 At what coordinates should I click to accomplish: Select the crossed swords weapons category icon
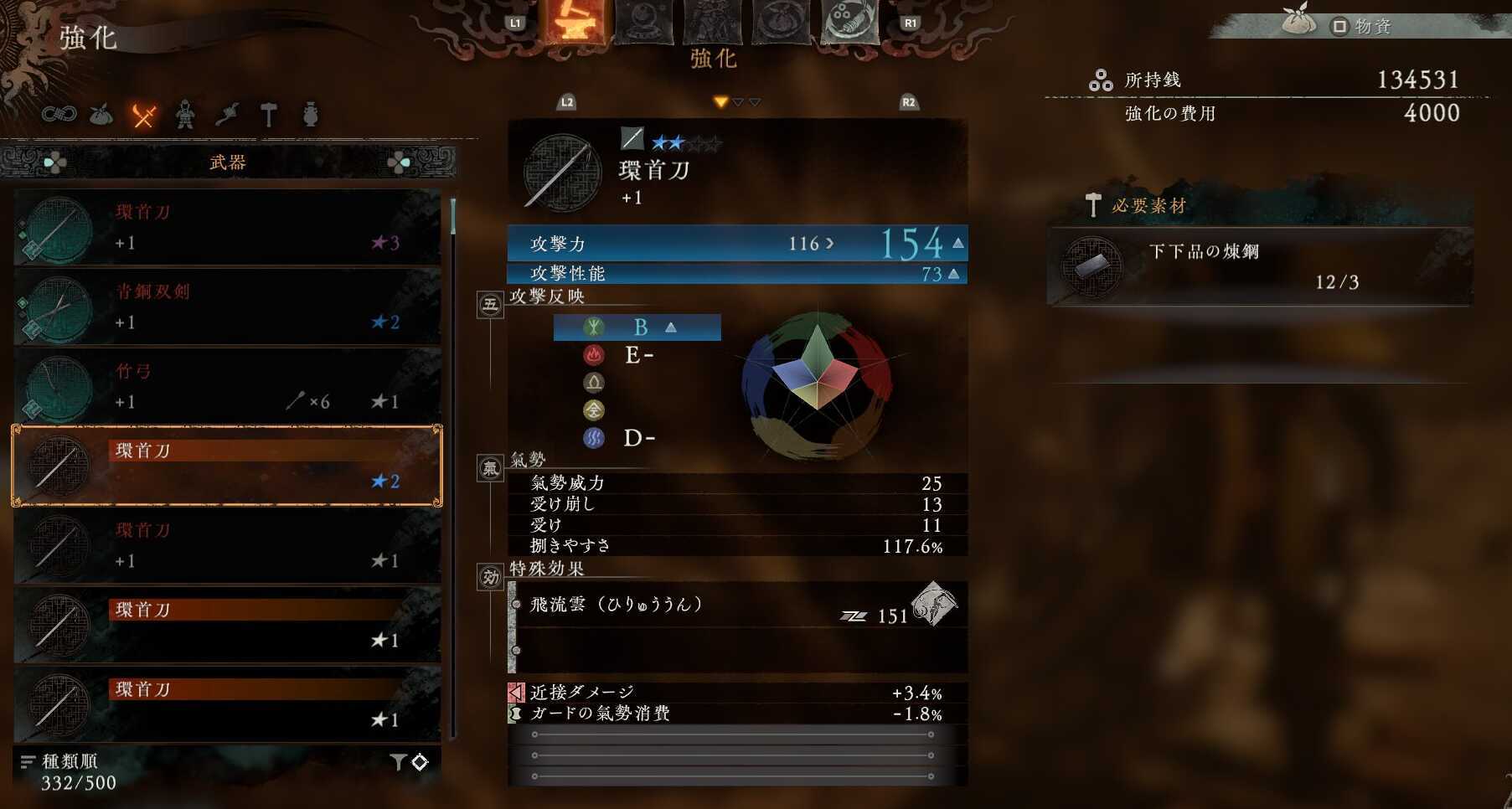142,117
